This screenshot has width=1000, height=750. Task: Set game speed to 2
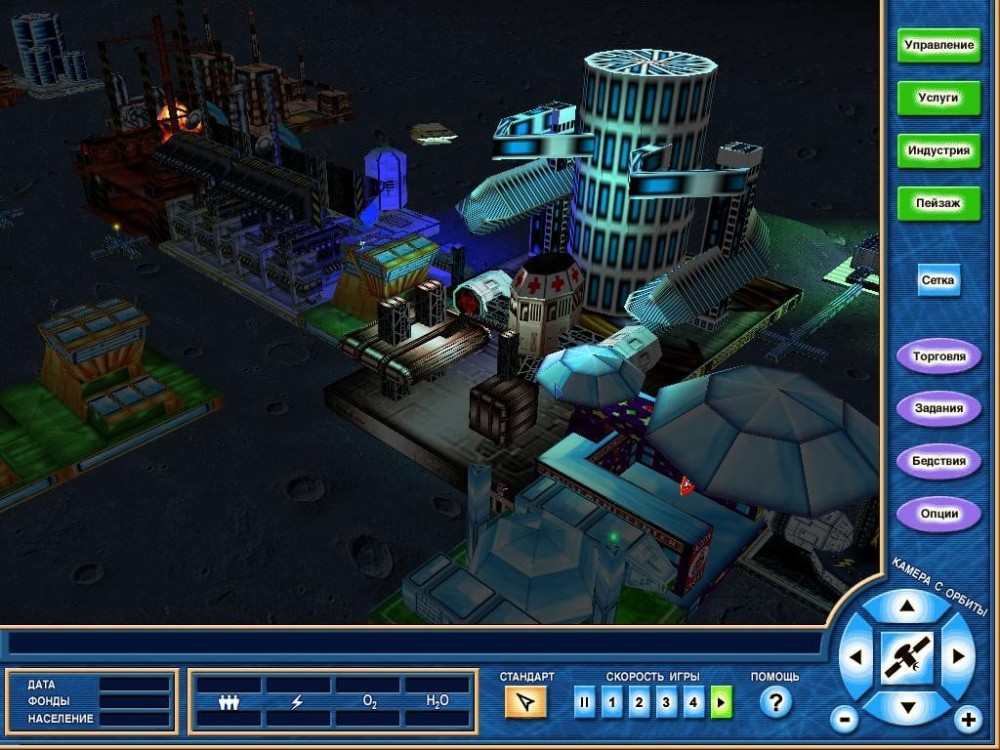coord(640,703)
